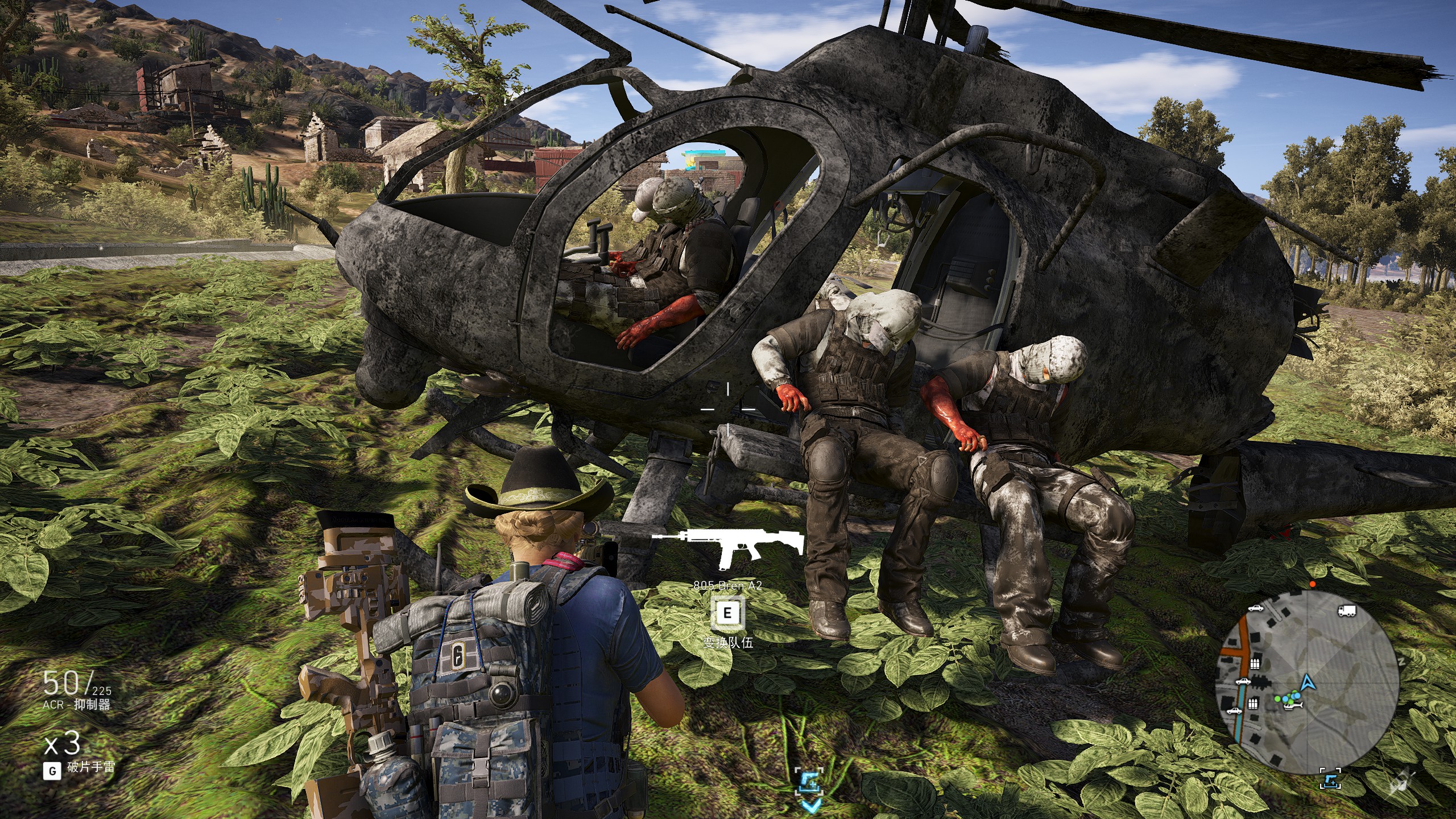The height and width of the screenshot is (819, 1456).
Task: Select the N compass marker on the minimap
Action: click(x=1403, y=660)
